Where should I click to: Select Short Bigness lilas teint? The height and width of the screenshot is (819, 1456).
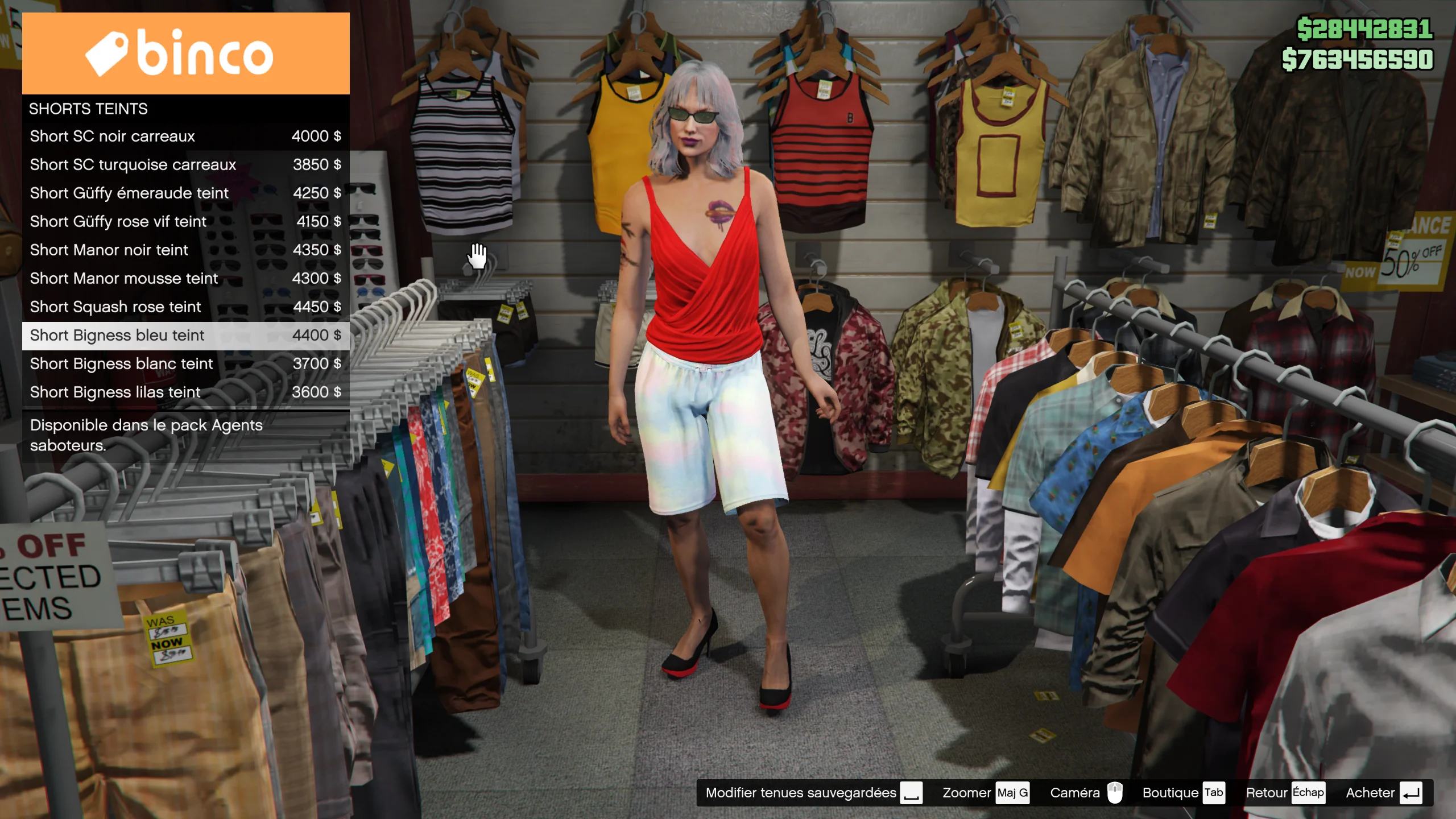[x=185, y=392]
